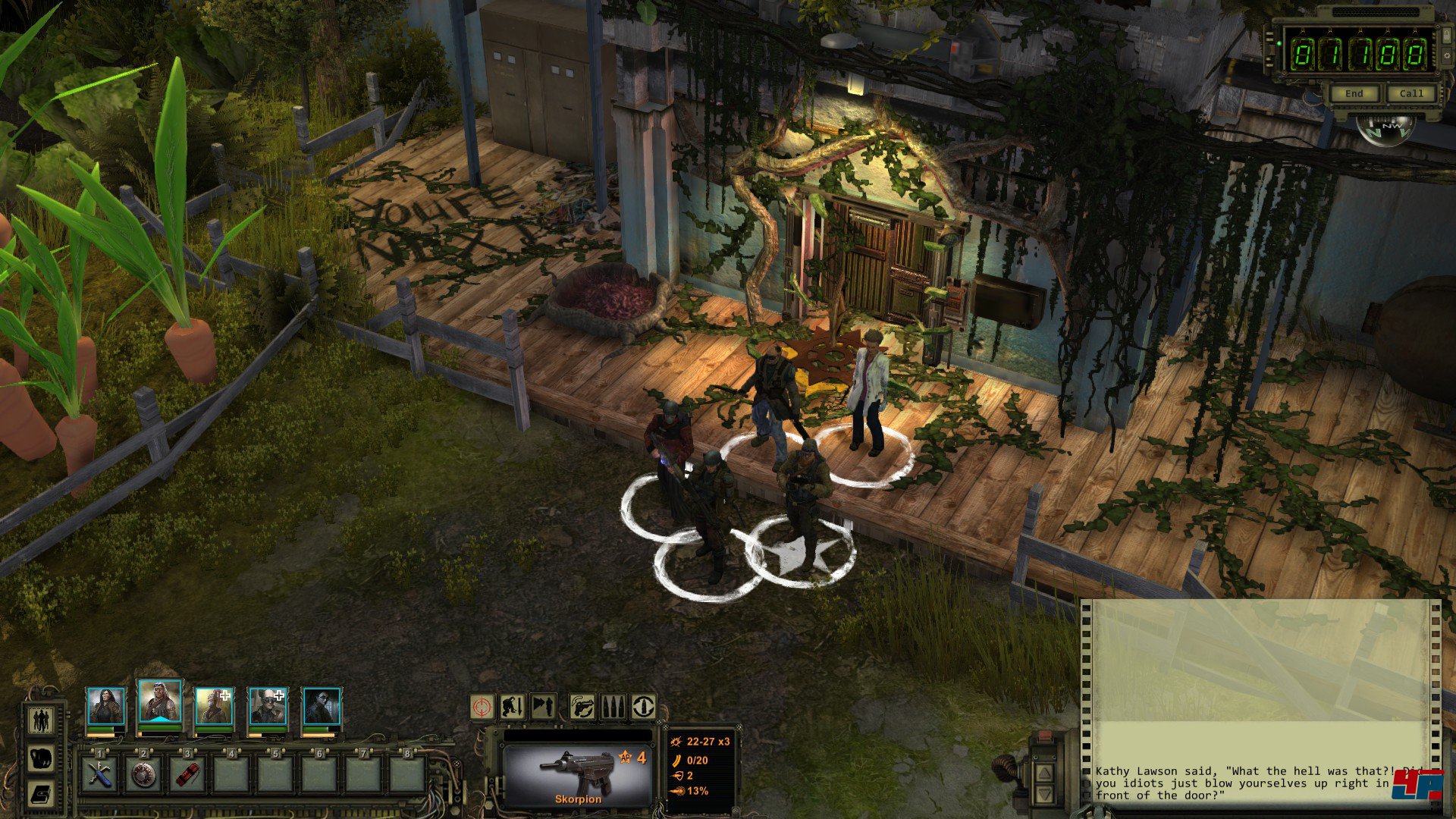This screenshot has height=819, width=1456.
Task: Activate the safe dial skill in slot 2
Action: 143,774
